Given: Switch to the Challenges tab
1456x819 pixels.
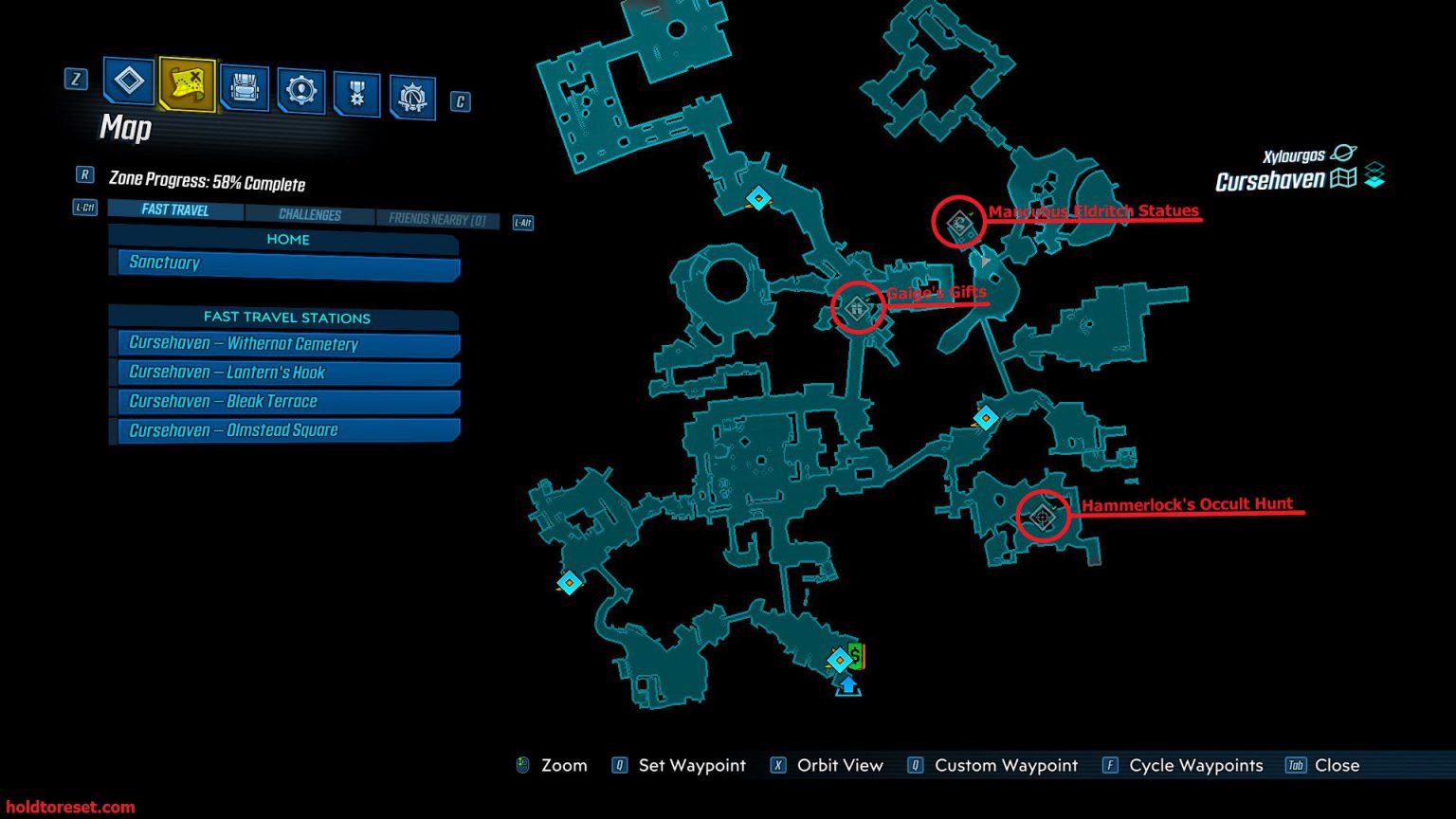Looking at the screenshot, I should point(311,214).
